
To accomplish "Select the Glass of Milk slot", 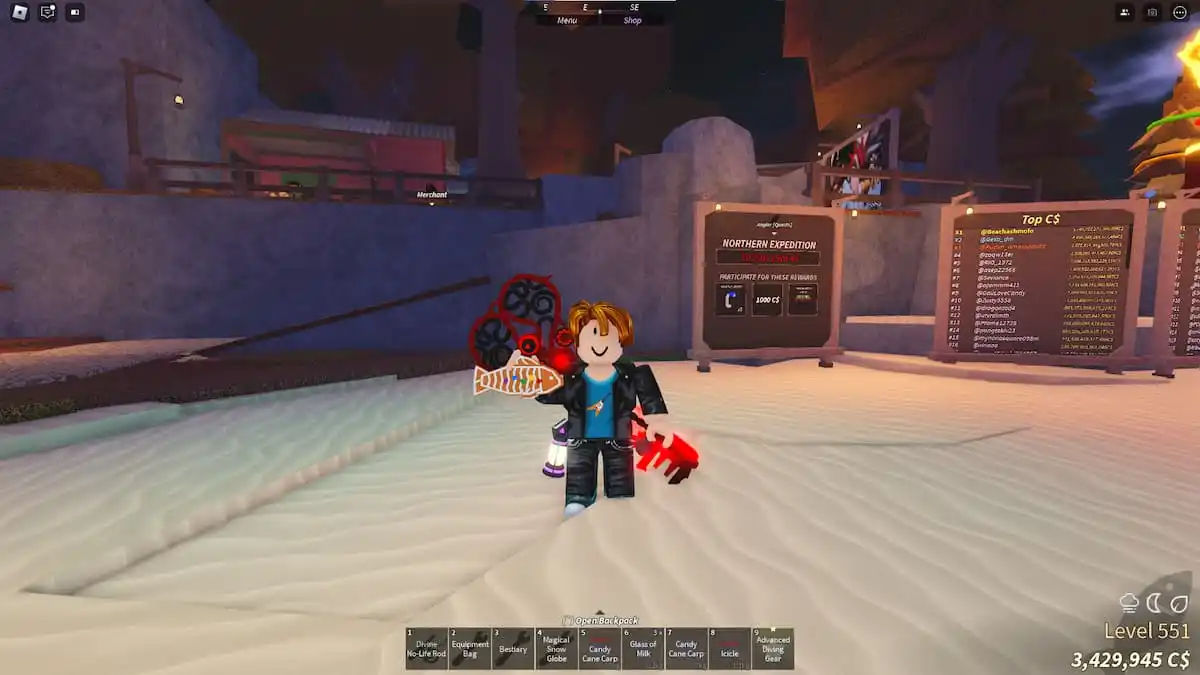I will click(x=642, y=648).
